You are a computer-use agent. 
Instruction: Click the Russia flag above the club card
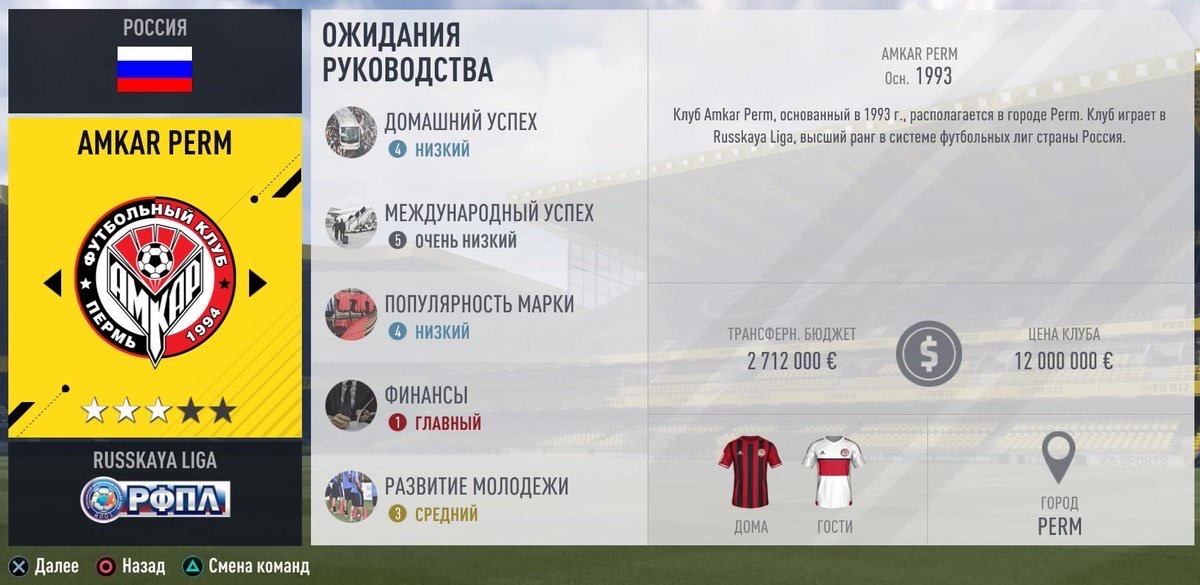pos(155,69)
